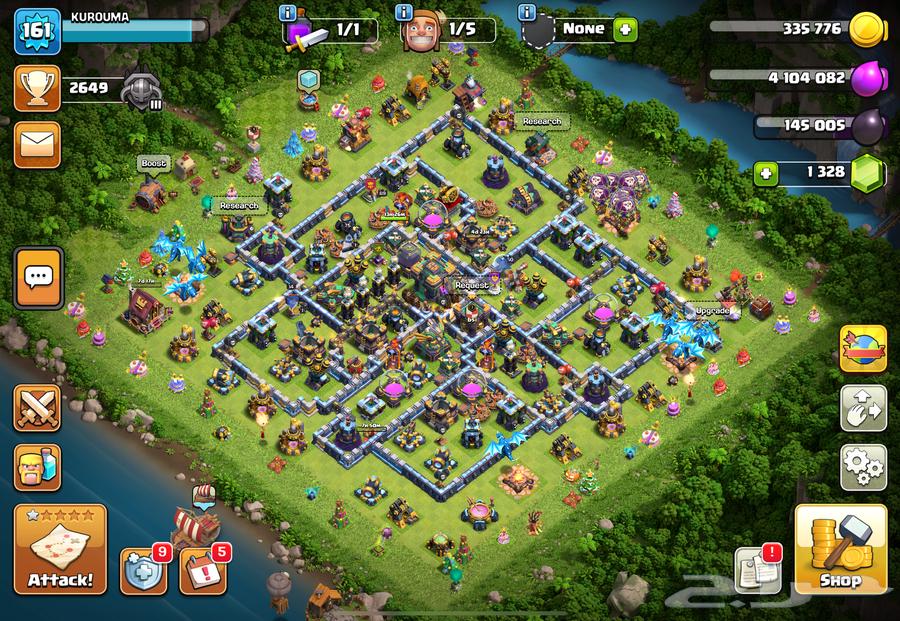The width and height of the screenshot is (900, 621).
Task: Show laboratory status info 1/1
Action: tap(288, 13)
